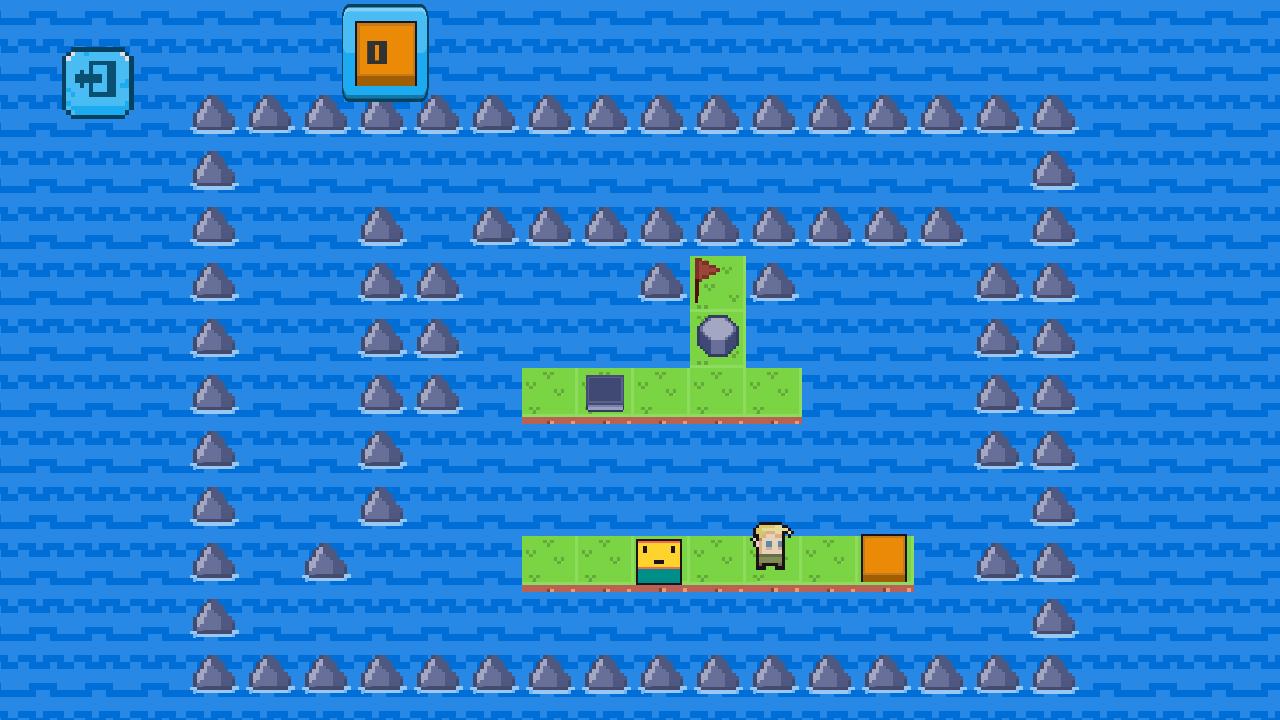Click the lone rock below the left rock column

[x=324, y=562]
